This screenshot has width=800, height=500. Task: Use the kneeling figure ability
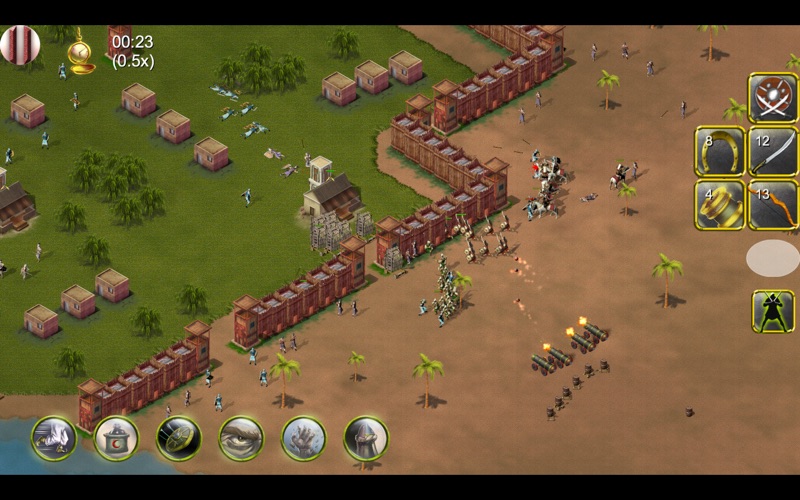pos(54,438)
